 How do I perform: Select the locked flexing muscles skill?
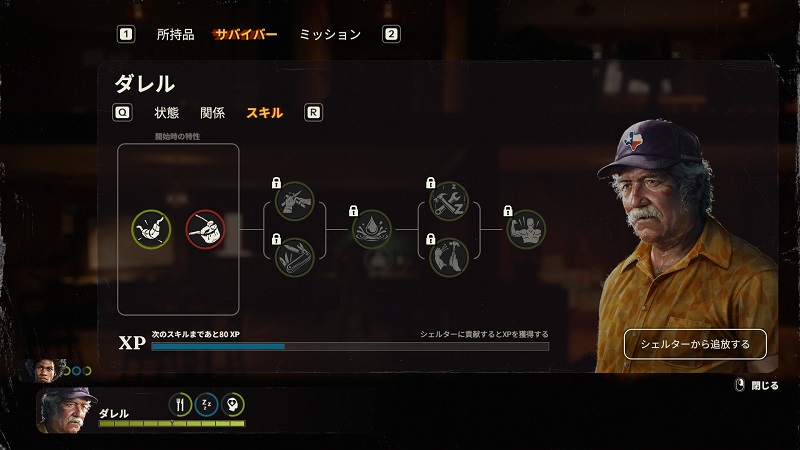[x=526, y=229]
